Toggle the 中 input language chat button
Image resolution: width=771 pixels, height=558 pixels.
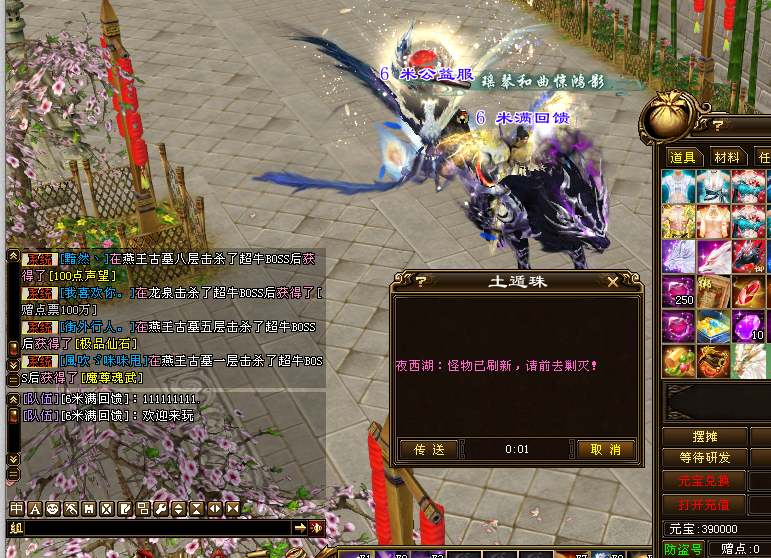(x=17, y=509)
